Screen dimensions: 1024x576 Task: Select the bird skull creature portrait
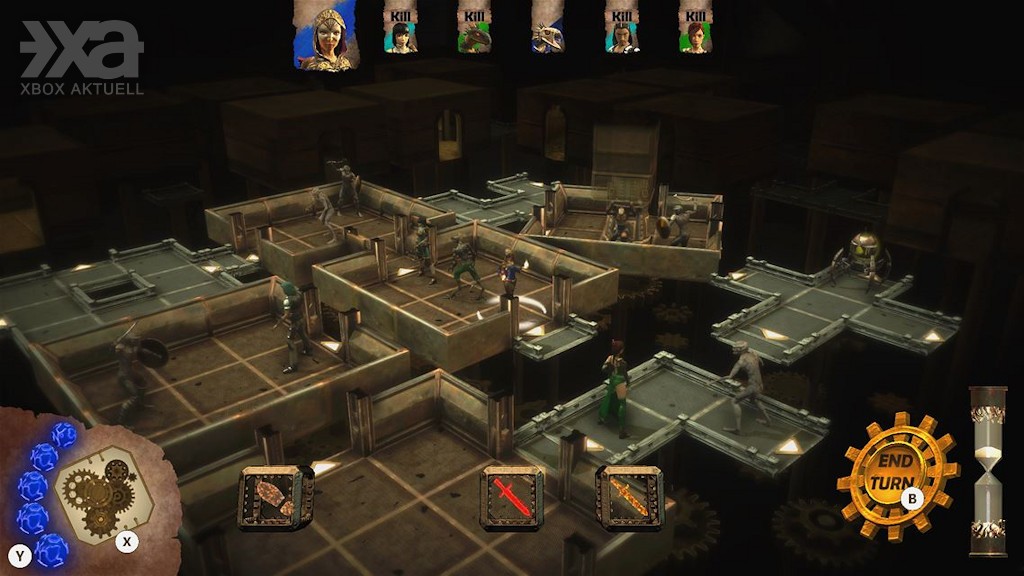point(548,32)
